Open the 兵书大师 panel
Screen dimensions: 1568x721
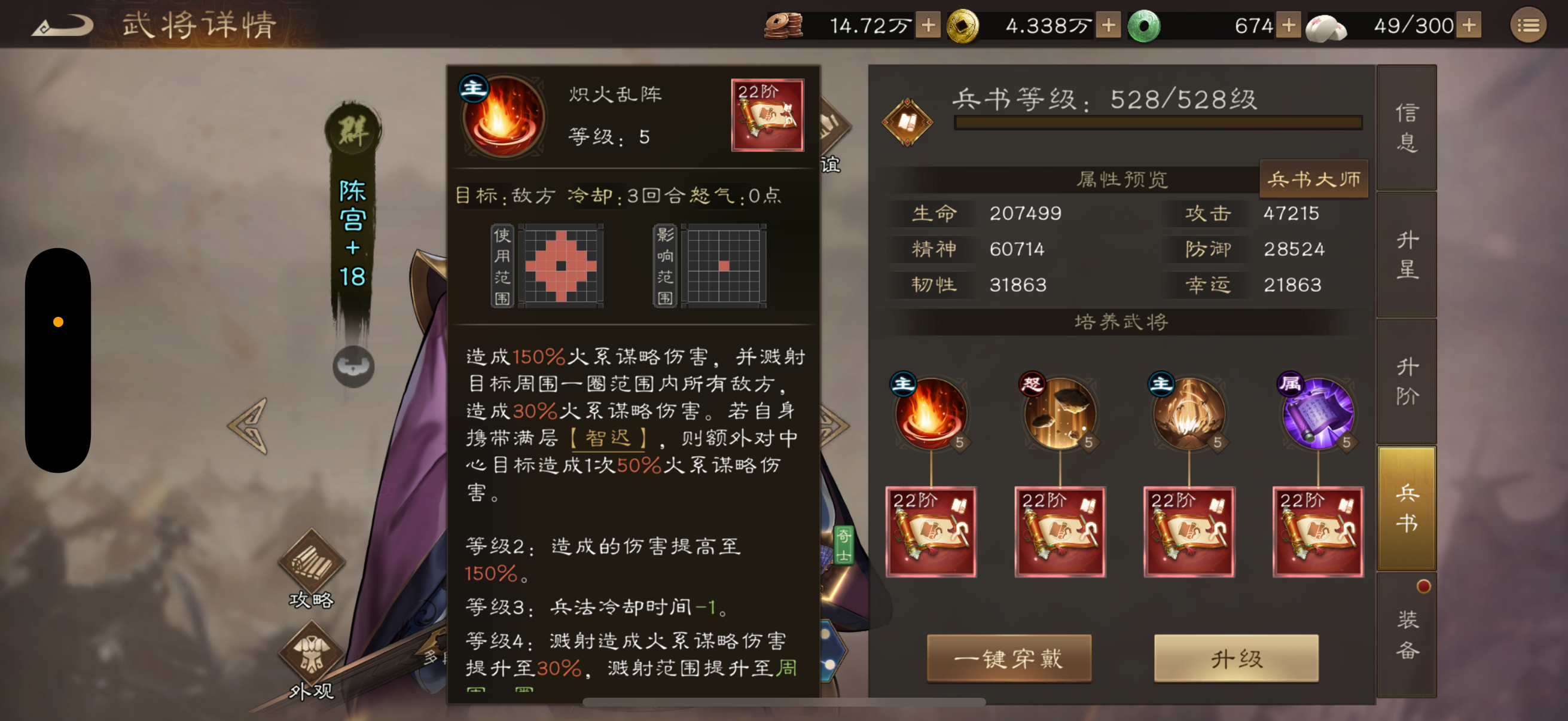pyautogui.click(x=1314, y=178)
